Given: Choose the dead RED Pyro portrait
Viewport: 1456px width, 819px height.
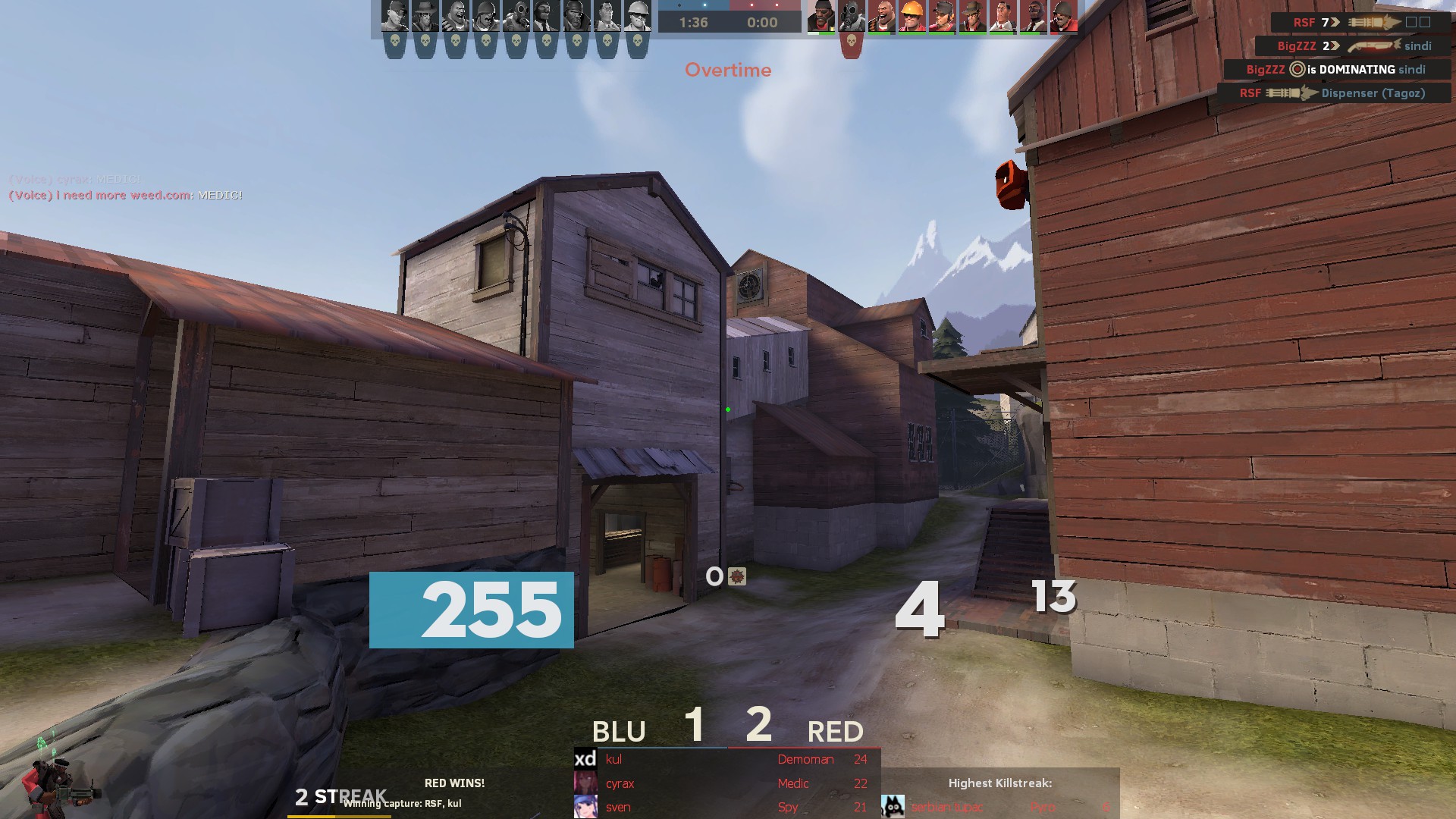Looking at the screenshot, I should (x=852, y=16).
